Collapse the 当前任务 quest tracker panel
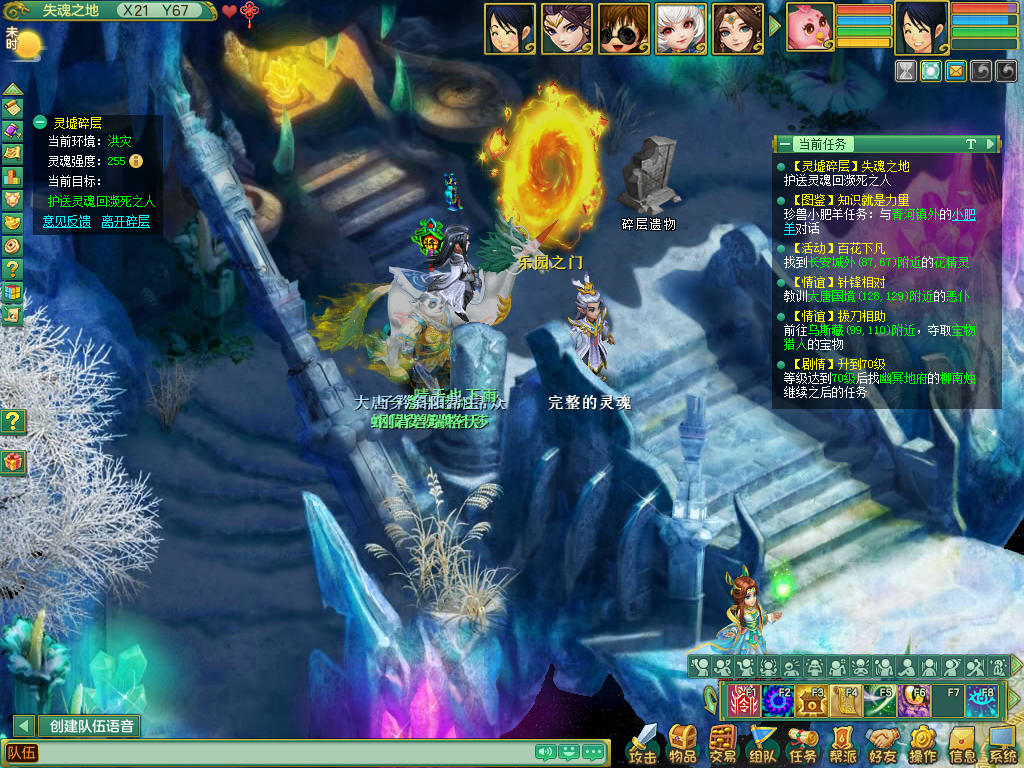 point(785,144)
